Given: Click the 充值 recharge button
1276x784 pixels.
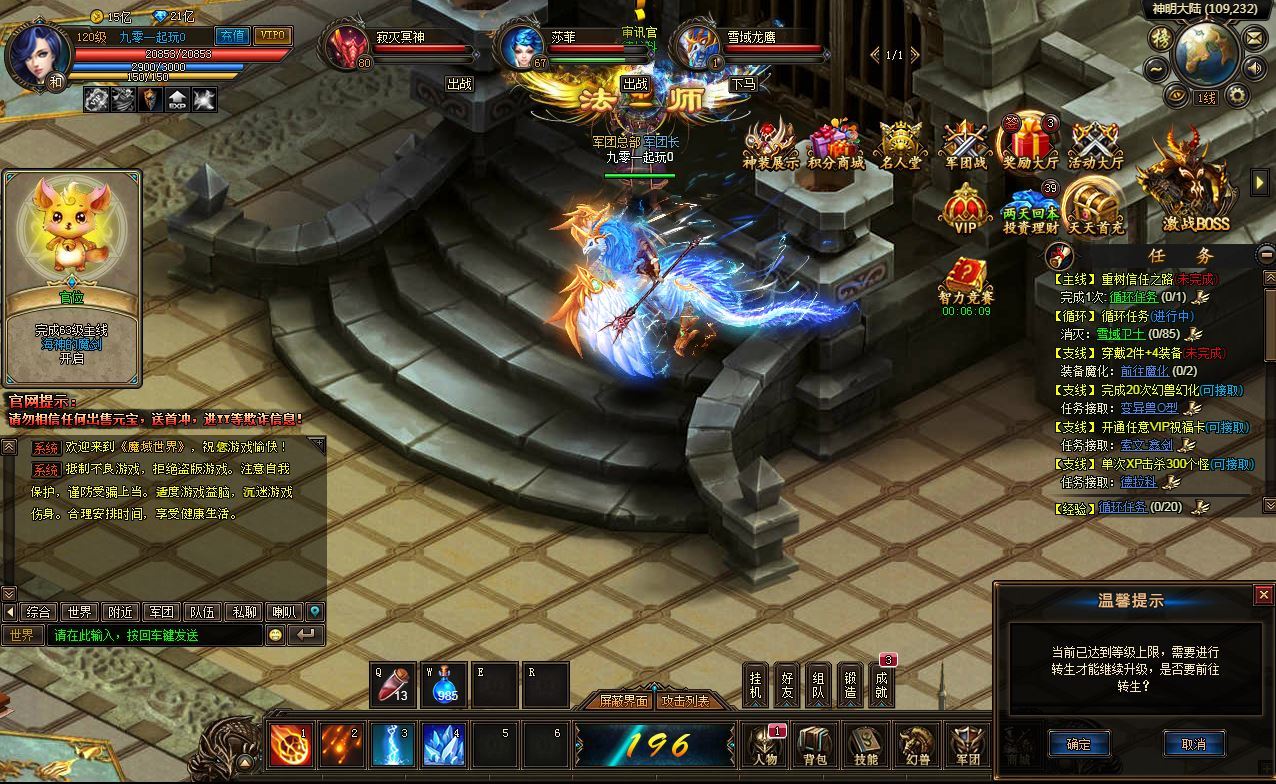Looking at the screenshot, I should click(232, 36).
